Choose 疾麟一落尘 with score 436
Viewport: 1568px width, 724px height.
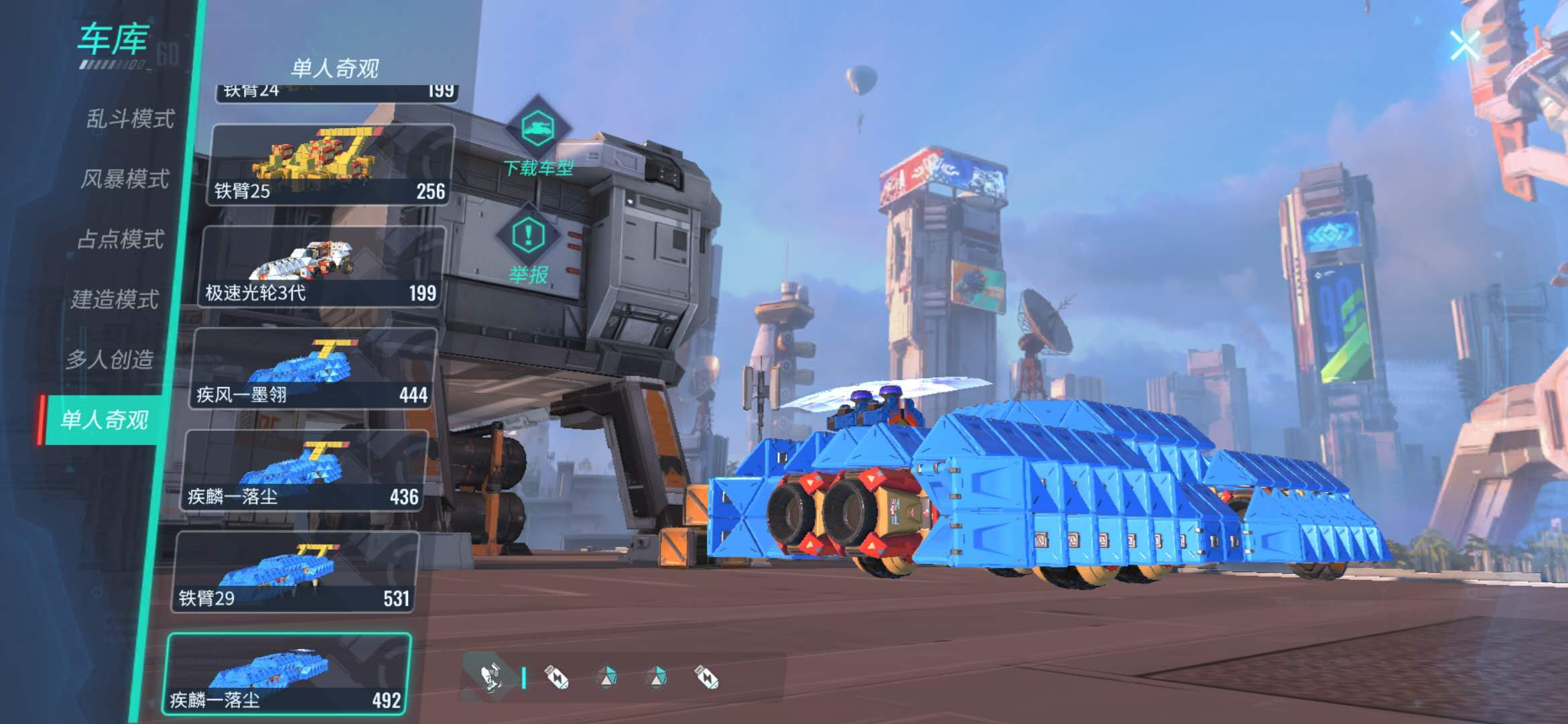(305, 471)
